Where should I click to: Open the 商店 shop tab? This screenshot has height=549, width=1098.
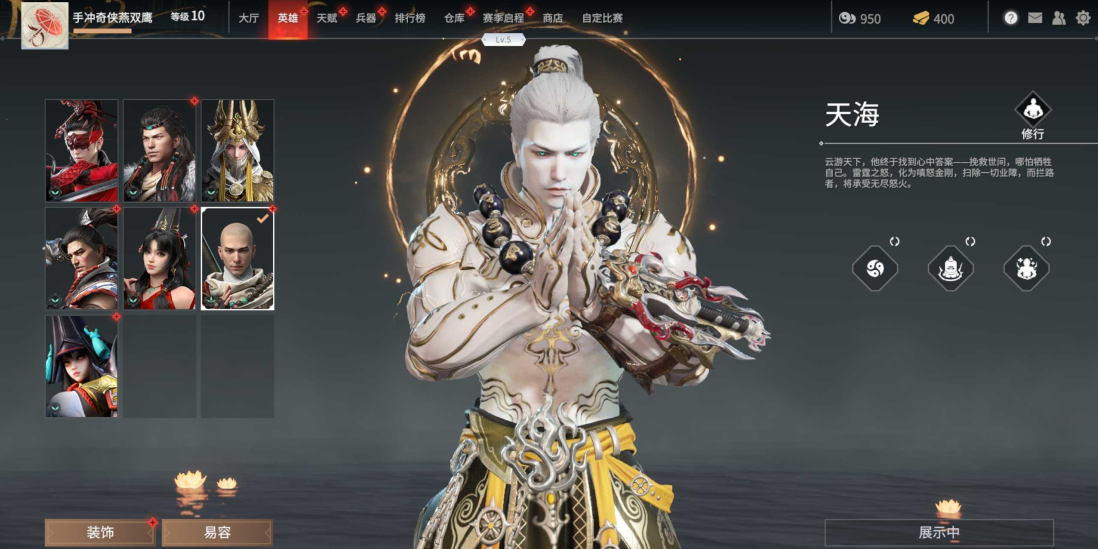552,18
